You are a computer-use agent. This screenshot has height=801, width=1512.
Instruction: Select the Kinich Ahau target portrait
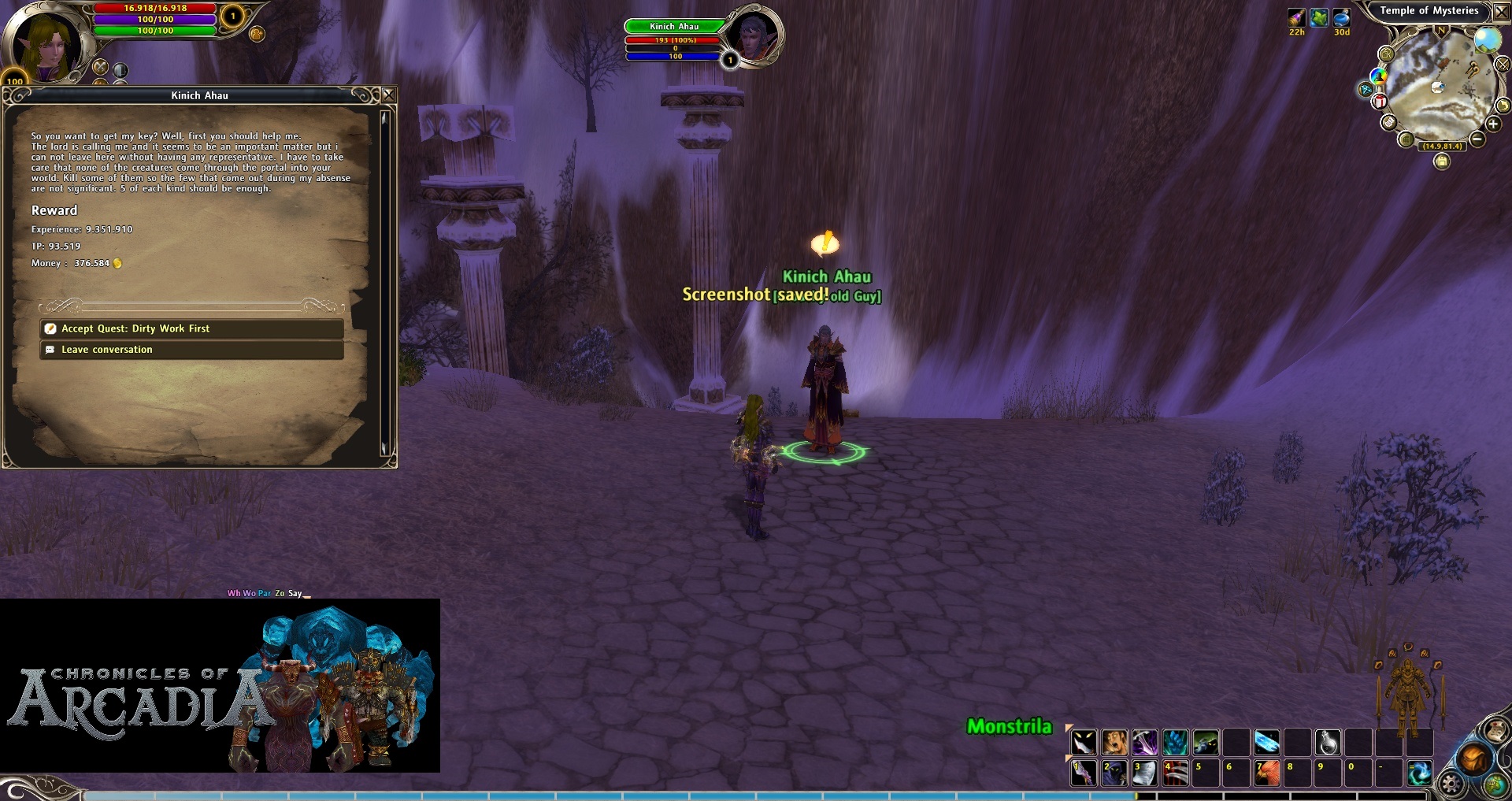[x=755, y=36]
